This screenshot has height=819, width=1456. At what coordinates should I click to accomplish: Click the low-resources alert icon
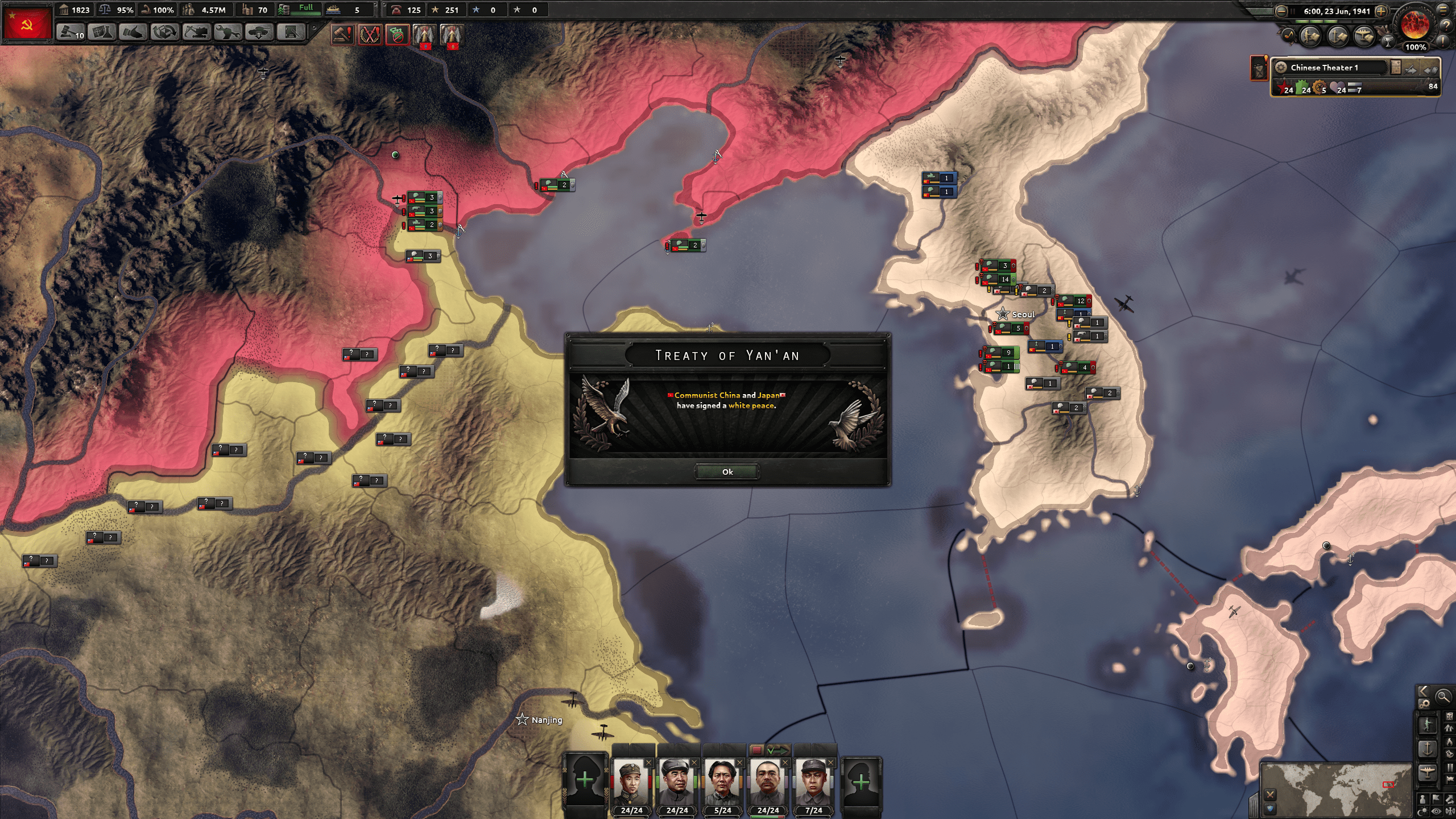[x=397, y=33]
